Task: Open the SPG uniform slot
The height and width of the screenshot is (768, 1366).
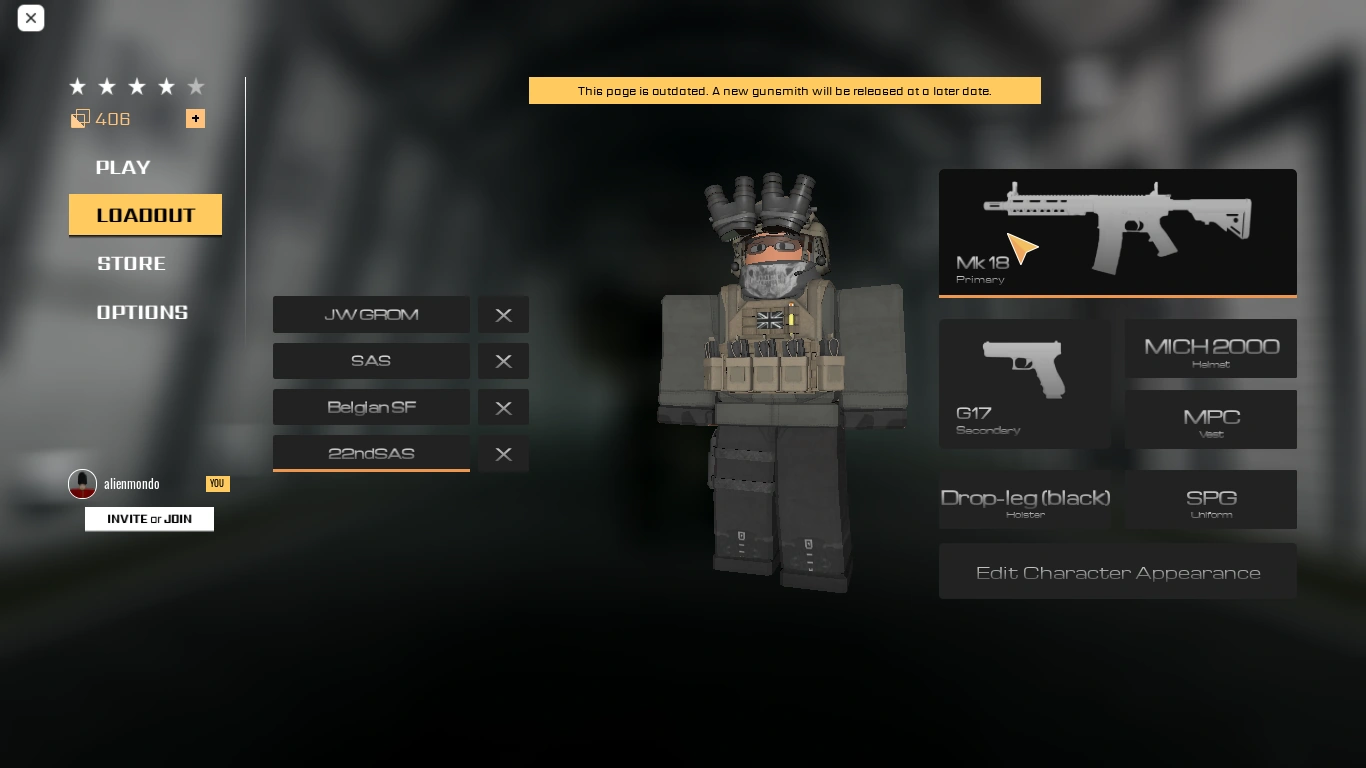Action: [x=1210, y=499]
